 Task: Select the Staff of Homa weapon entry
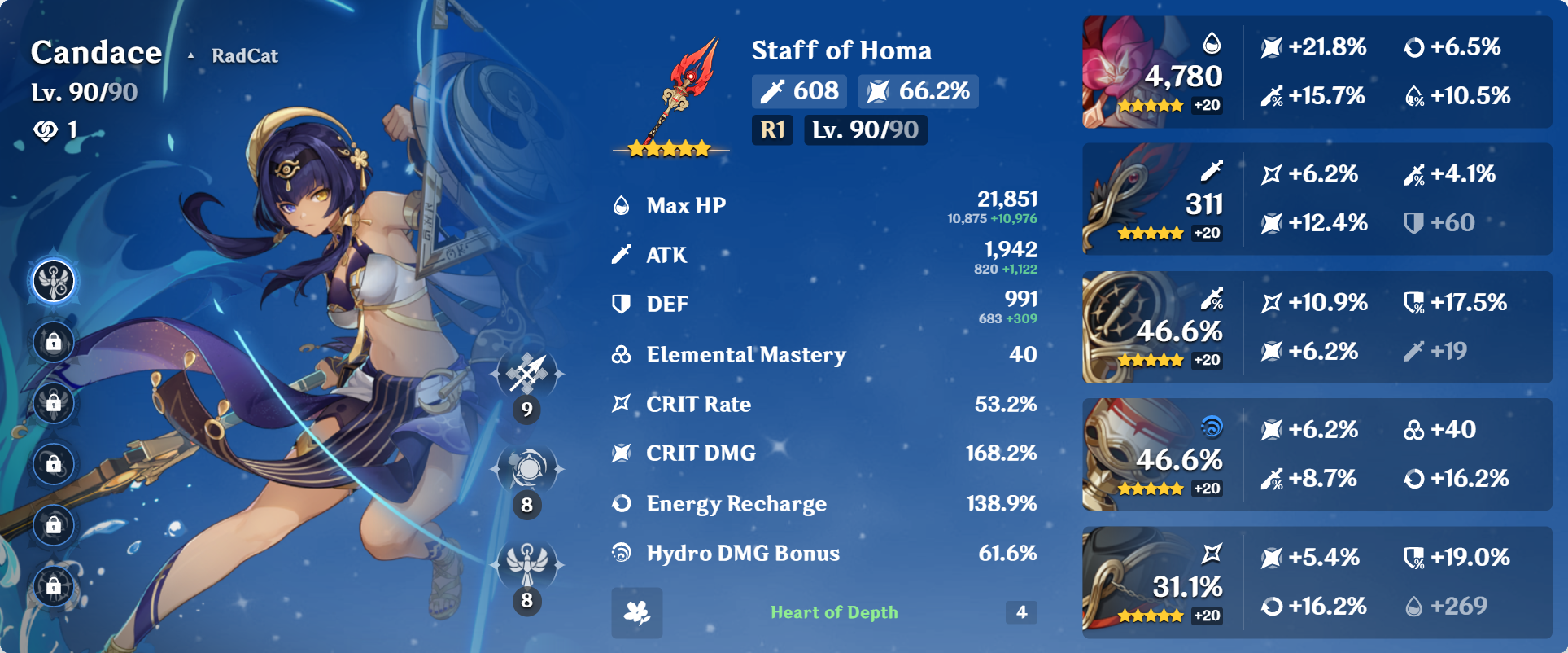[x=841, y=50]
